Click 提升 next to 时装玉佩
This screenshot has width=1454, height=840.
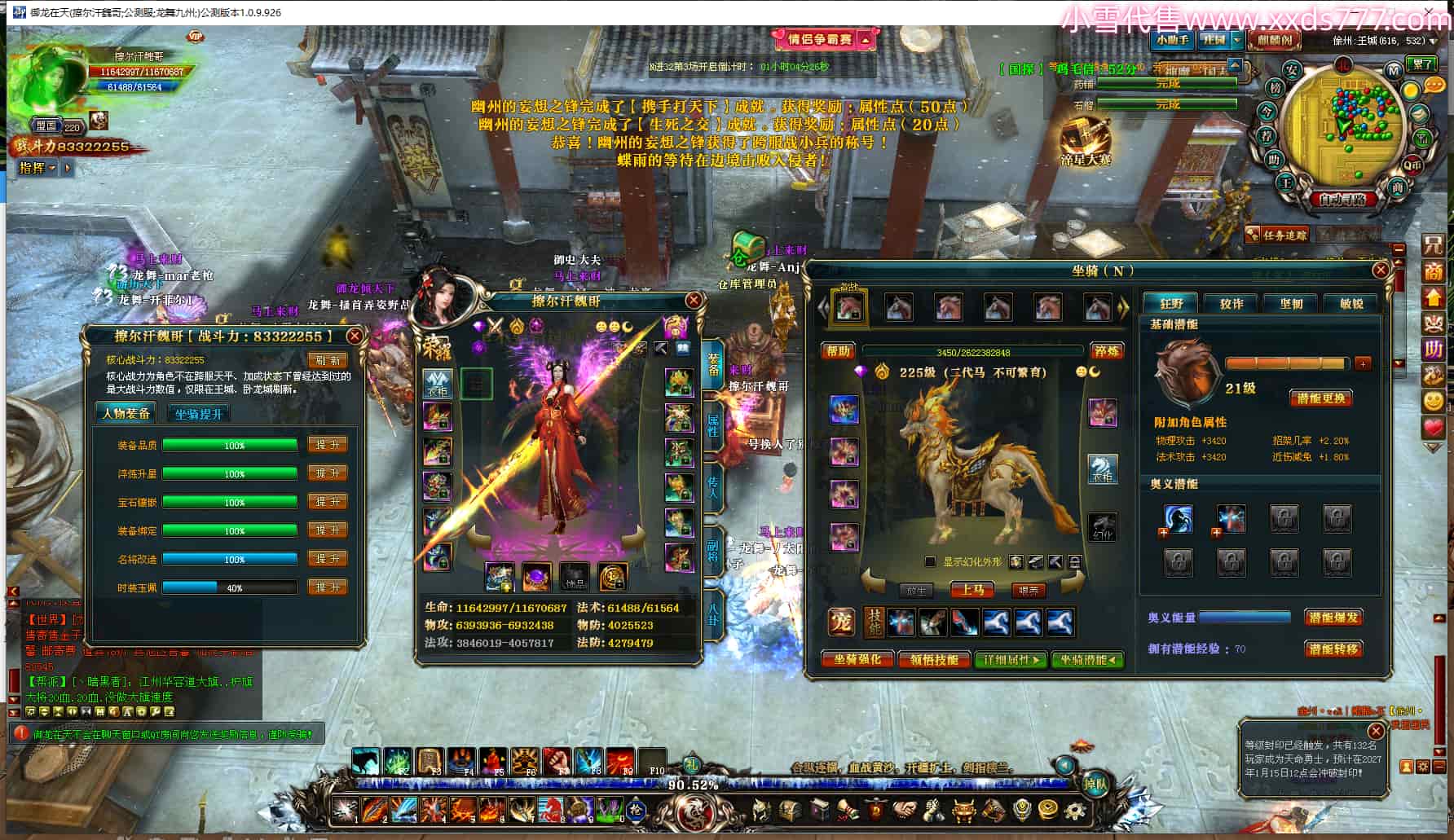(327, 587)
